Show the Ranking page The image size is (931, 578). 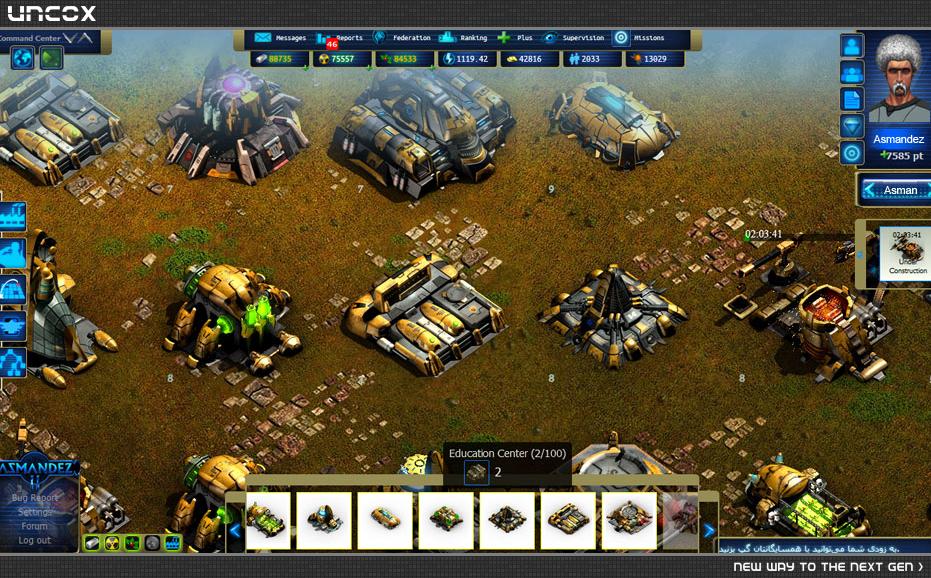click(464, 38)
